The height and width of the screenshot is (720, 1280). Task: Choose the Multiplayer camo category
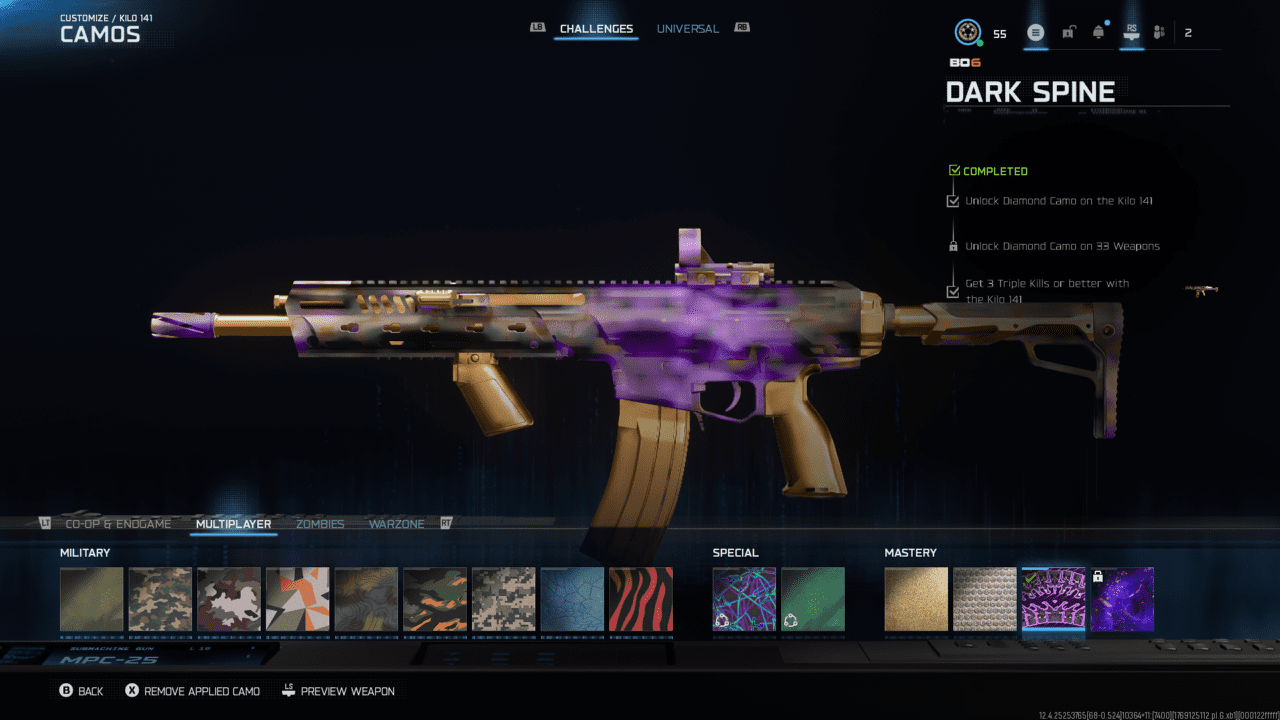pos(233,524)
